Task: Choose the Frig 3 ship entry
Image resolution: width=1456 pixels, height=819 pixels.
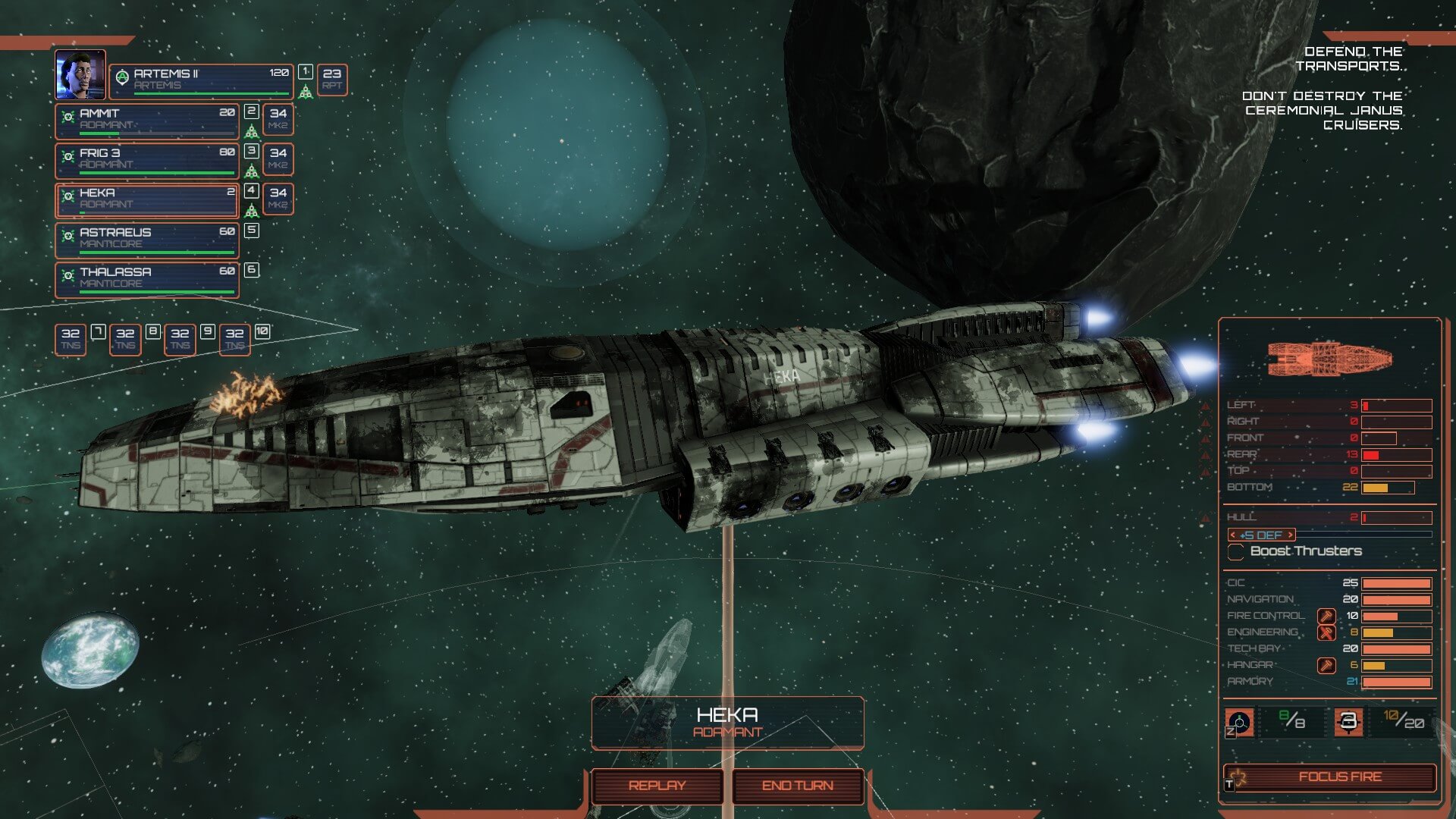Action: click(147, 159)
